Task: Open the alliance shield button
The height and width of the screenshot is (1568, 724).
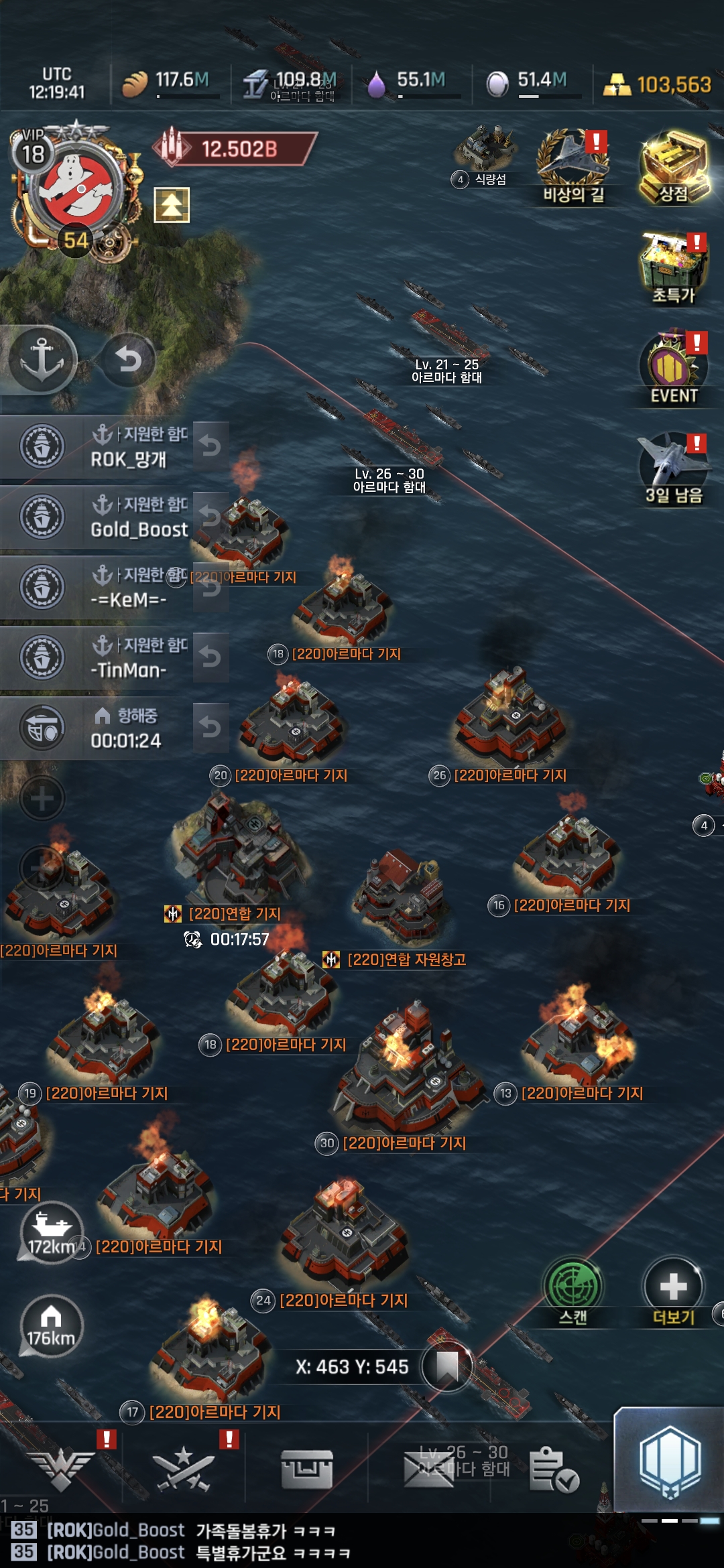Action: 670,1461
